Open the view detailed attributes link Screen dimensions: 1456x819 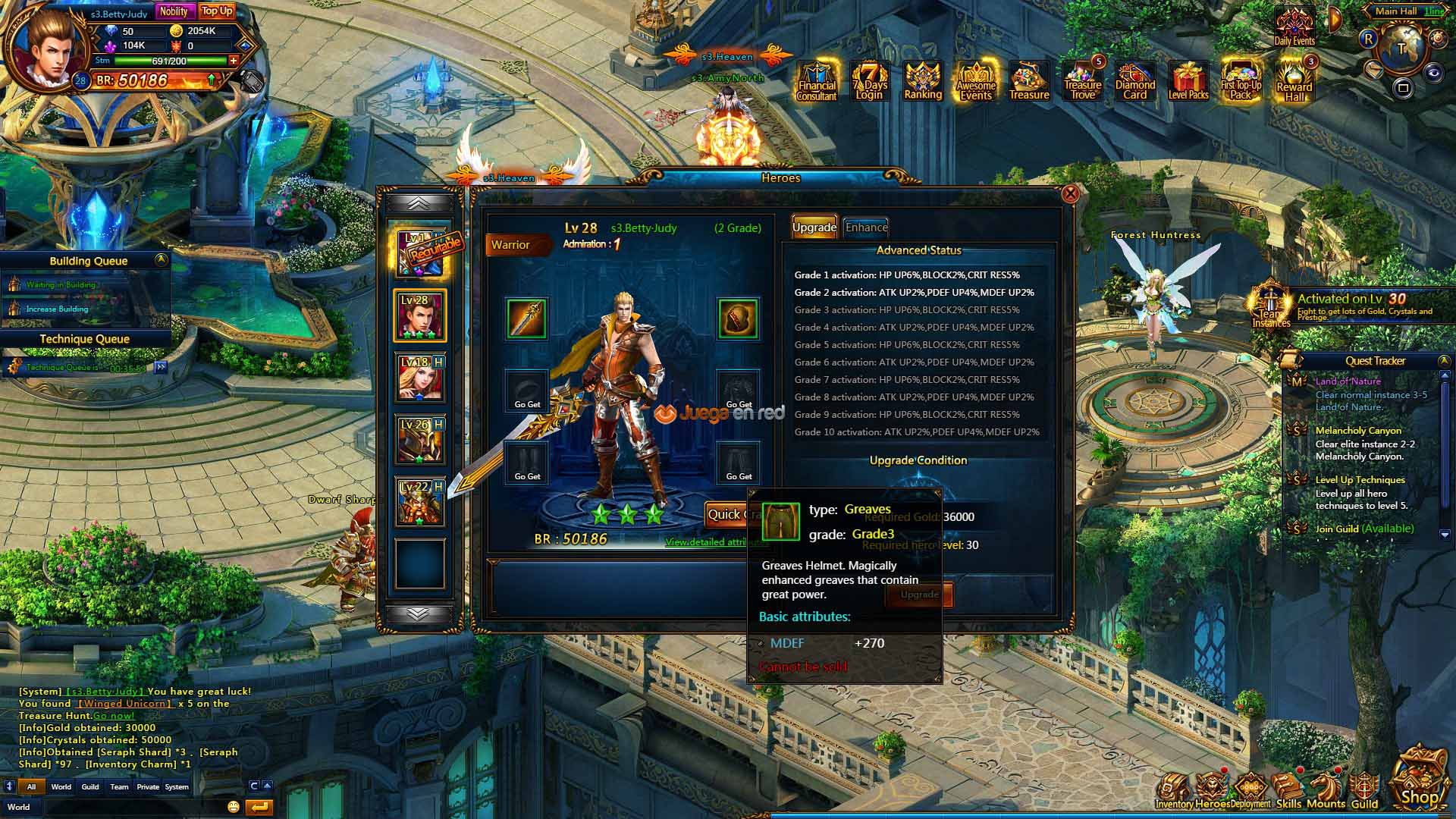(705, 542)
